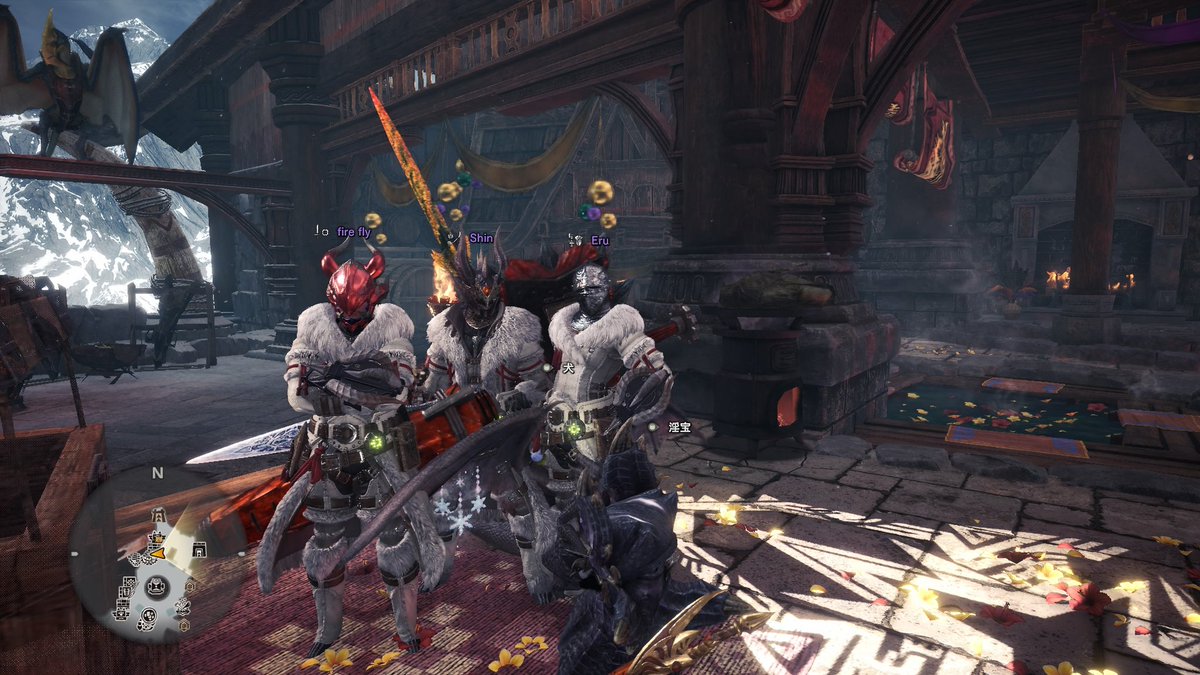Click the gate marker on minimap's right side
This screenshot has height=675, width=1200.
(200, 548)
